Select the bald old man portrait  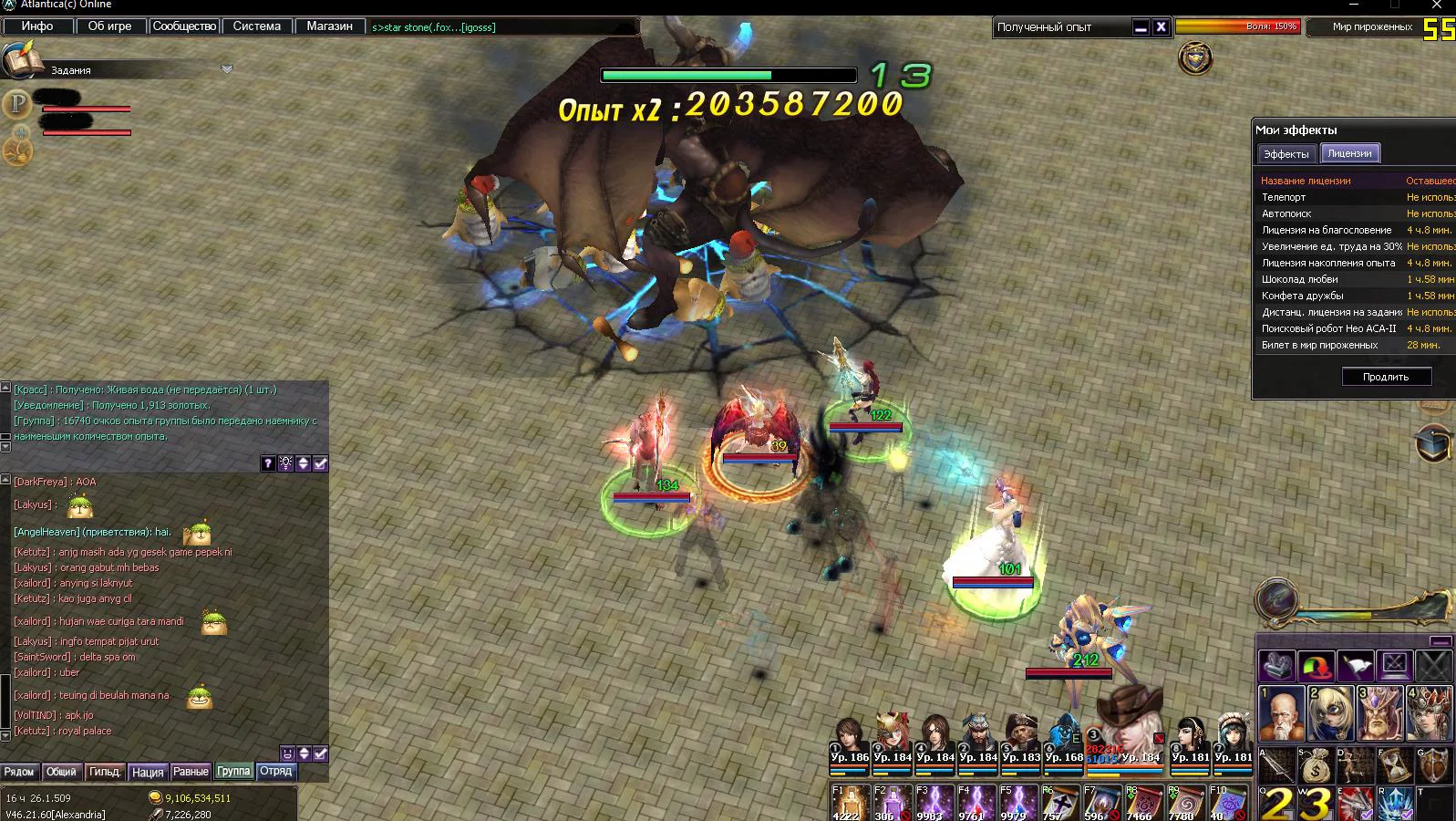coord(1280,712)
